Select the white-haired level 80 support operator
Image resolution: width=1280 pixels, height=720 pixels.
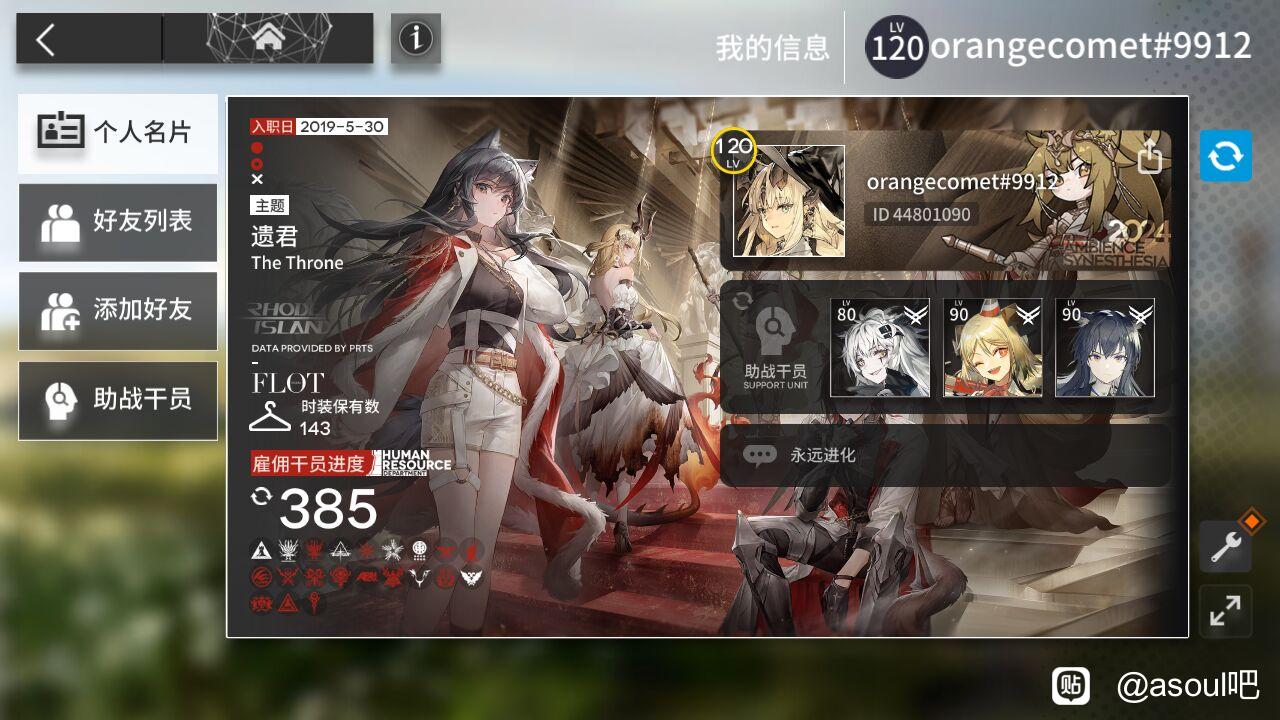(880, 348)
